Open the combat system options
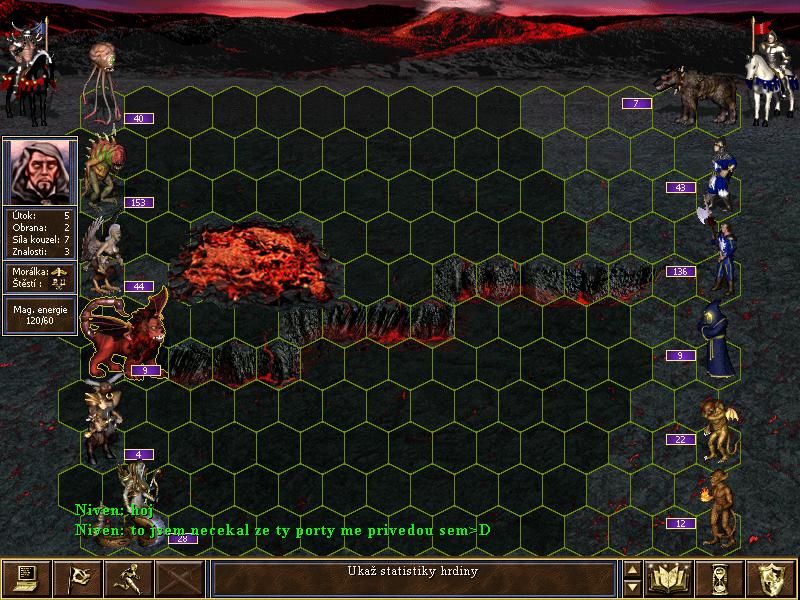 click(25, 577)
